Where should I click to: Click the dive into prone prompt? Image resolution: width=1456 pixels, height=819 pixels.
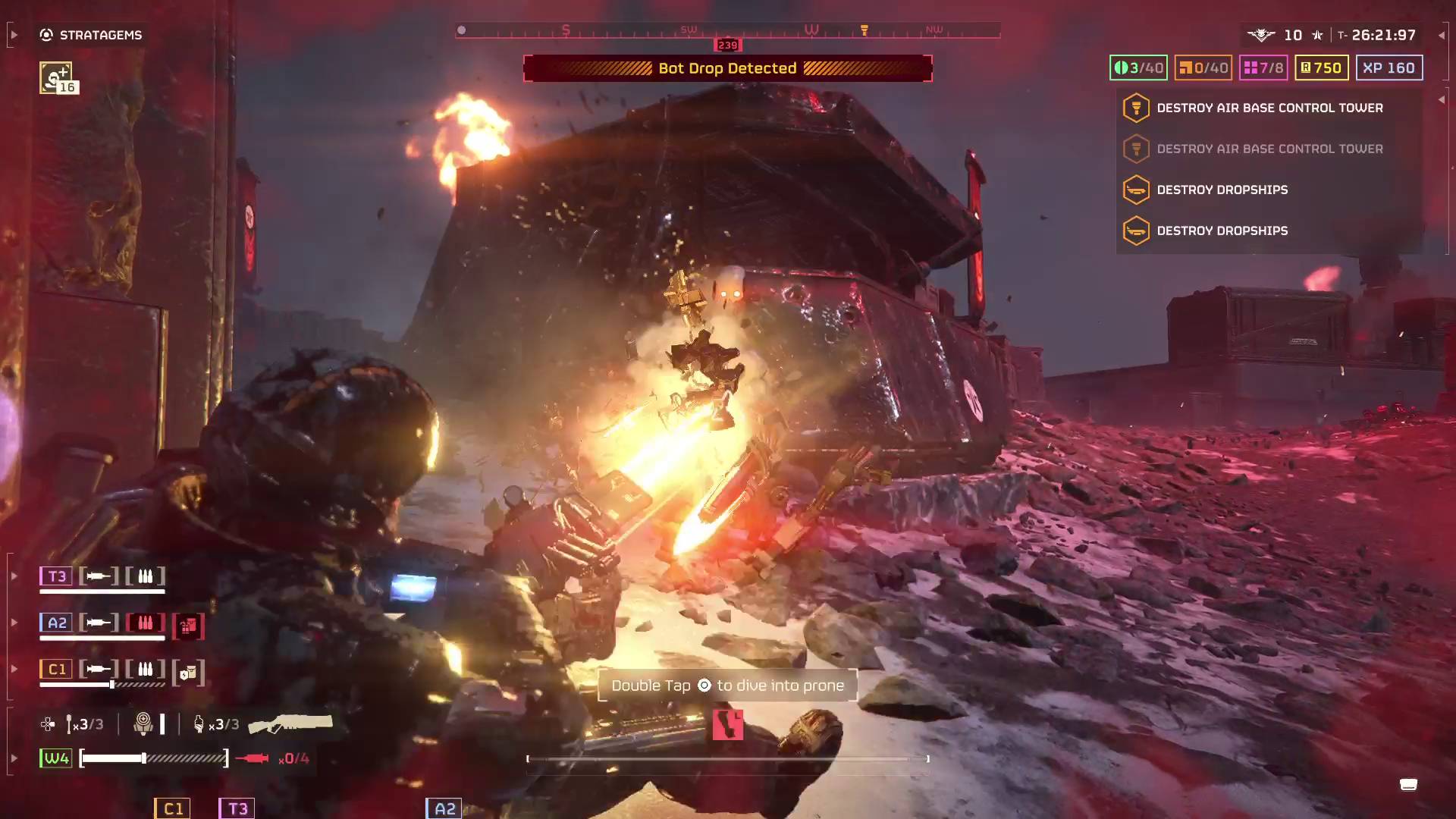(726, 685)
